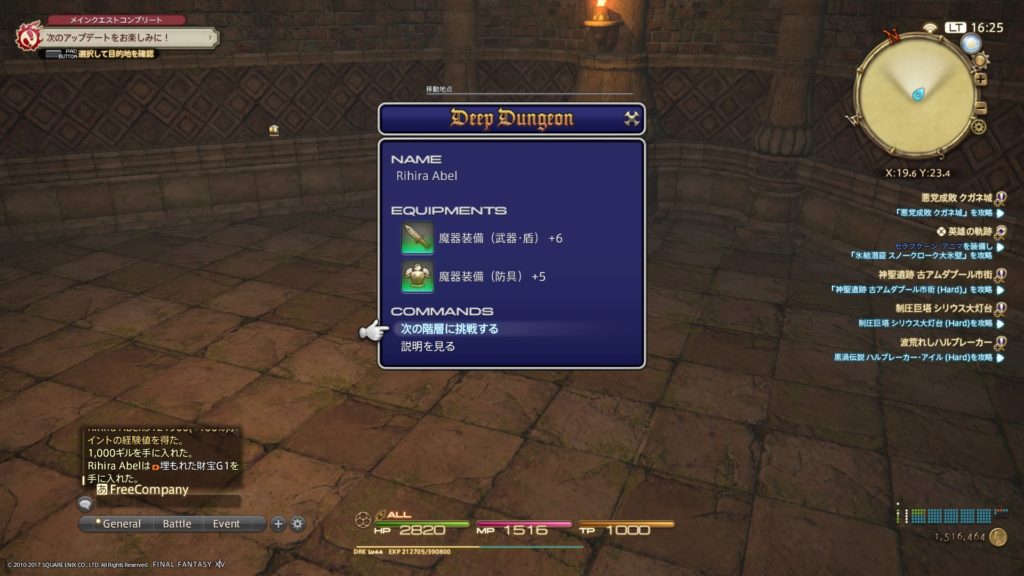Click the 魔器装備 armor icon

417,276
